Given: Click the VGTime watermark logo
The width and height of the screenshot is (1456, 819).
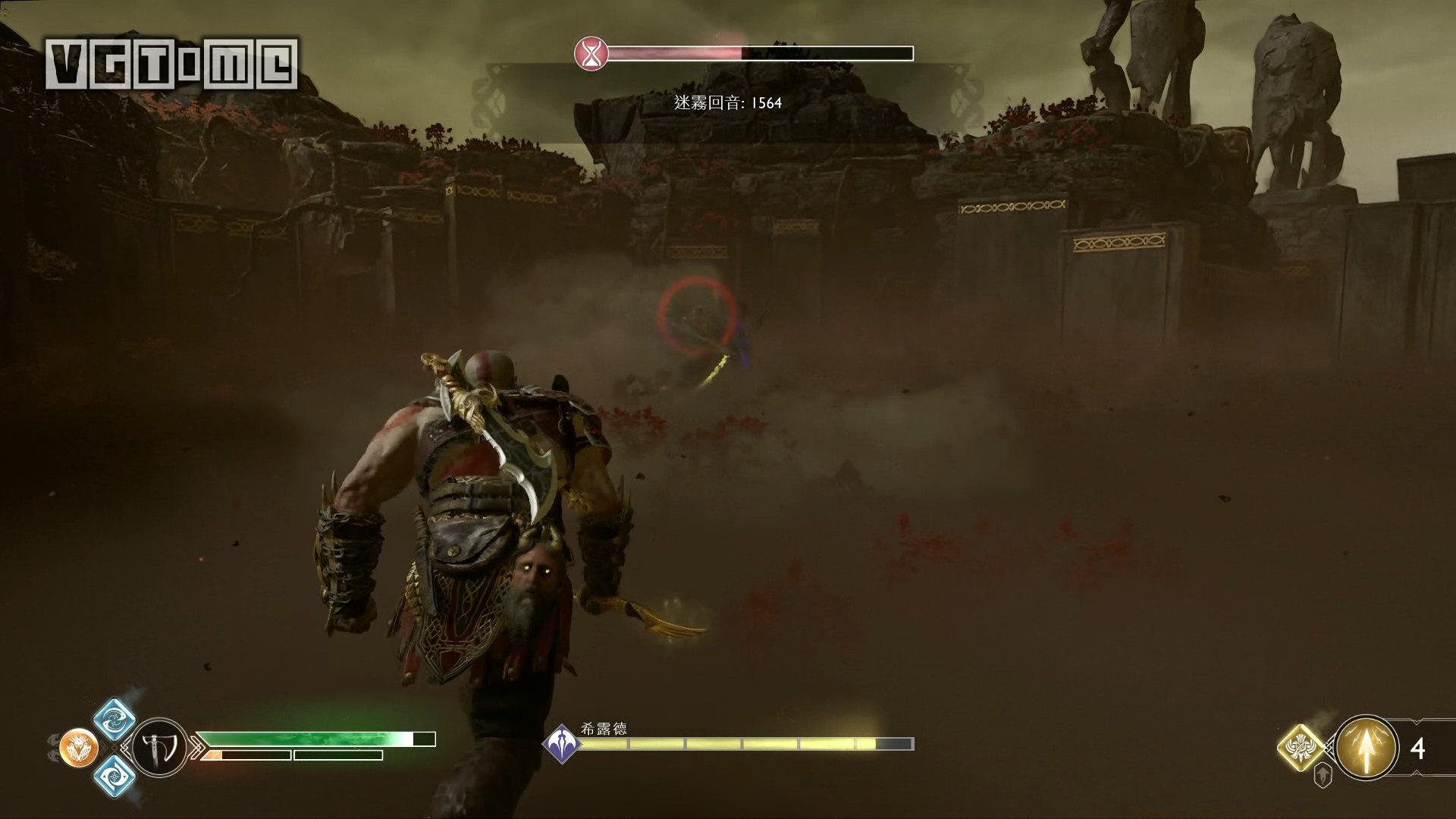Looking at the screenshot, I should point(171,64).
